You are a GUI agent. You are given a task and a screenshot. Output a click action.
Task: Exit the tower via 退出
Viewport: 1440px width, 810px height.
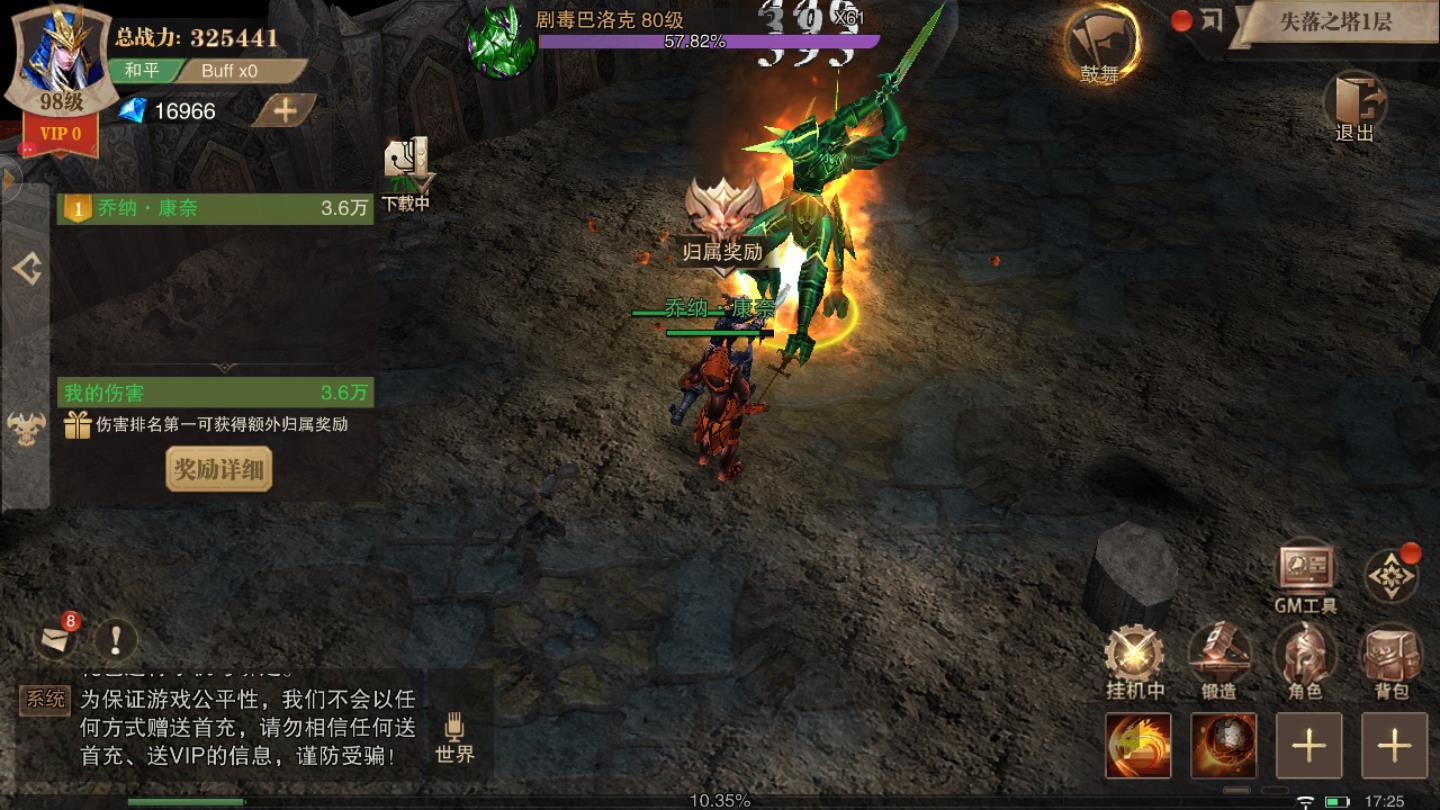(1354, 106)
